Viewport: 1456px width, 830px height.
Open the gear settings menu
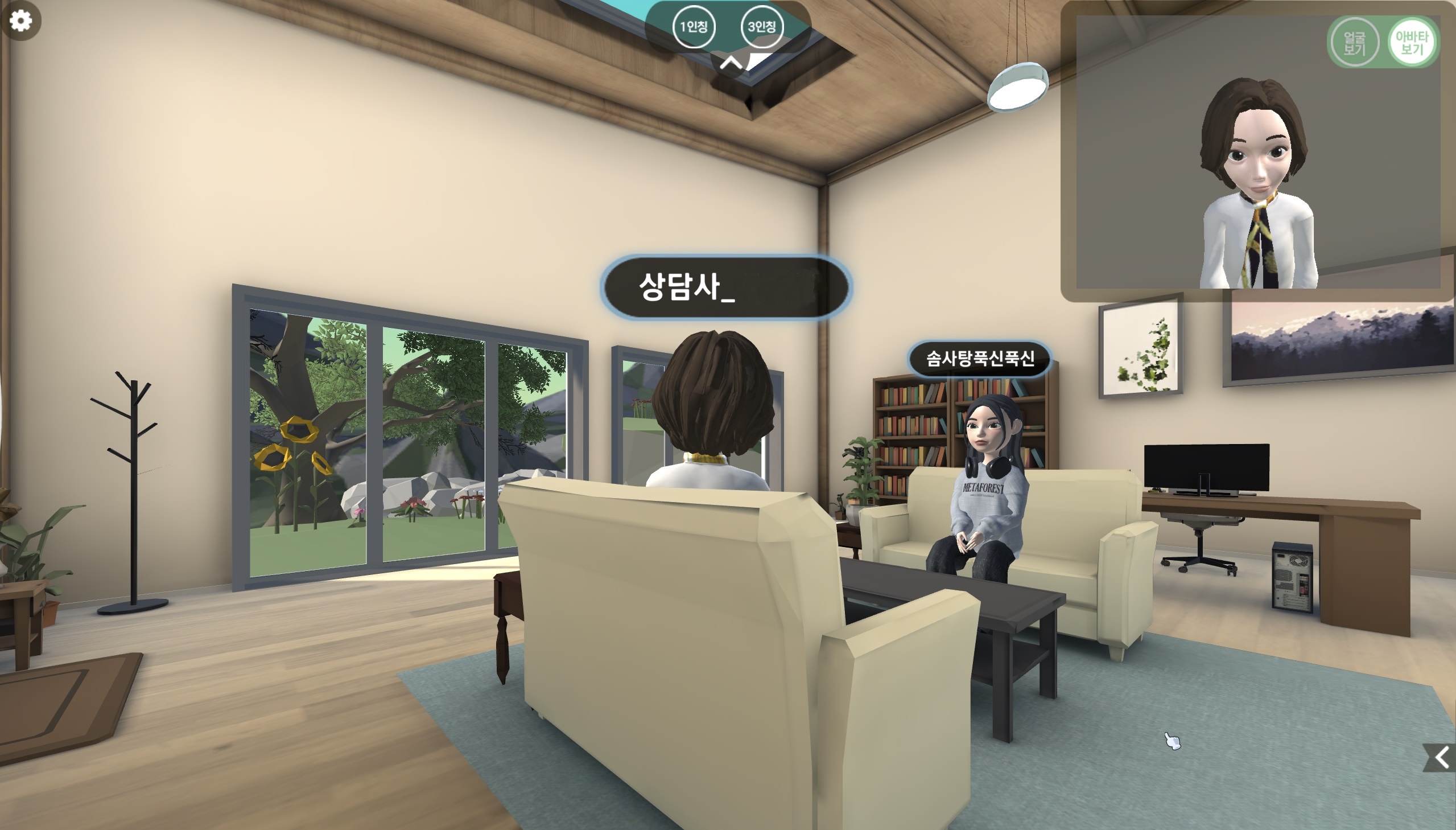(x=21, y=21)
